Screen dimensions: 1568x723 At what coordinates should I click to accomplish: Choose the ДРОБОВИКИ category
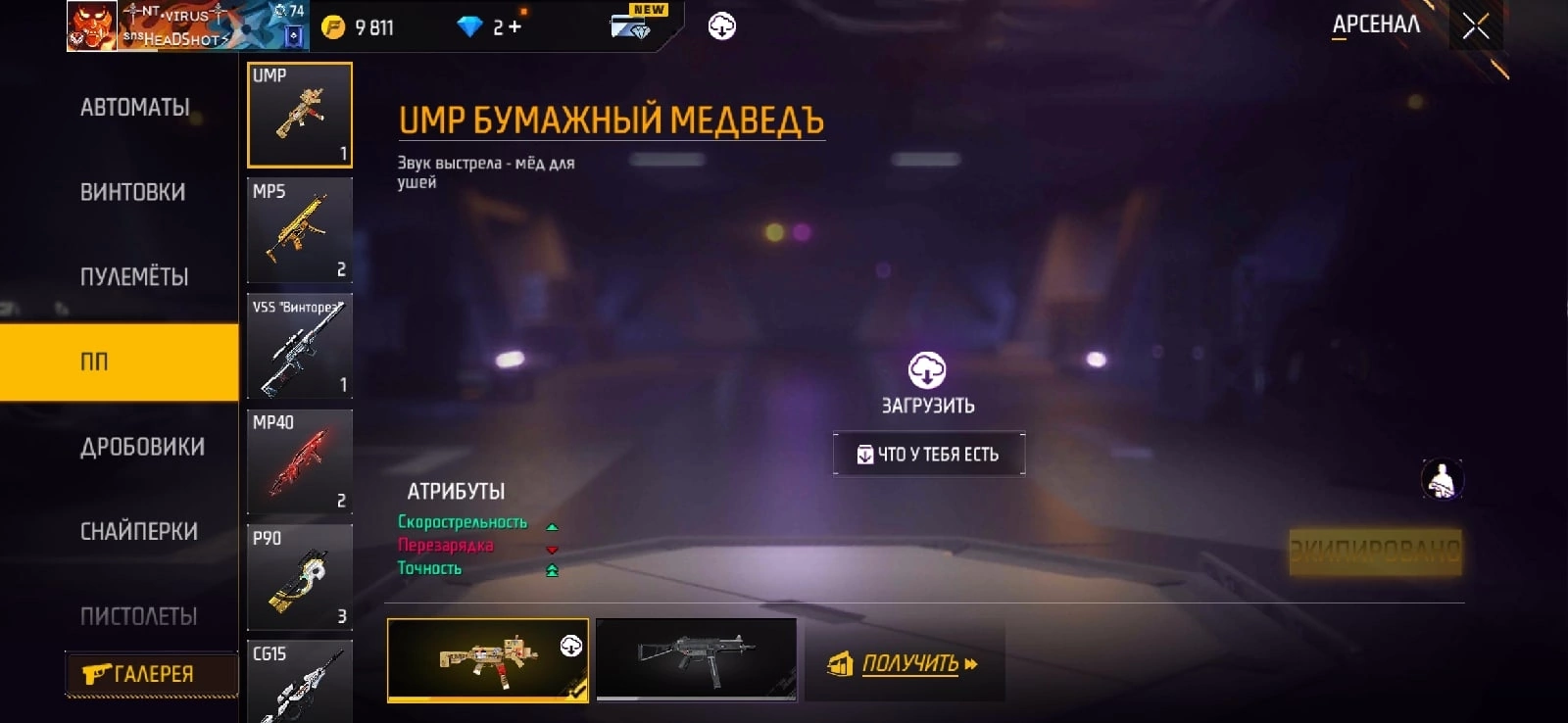pyautogui.click(x=143, y=447)
